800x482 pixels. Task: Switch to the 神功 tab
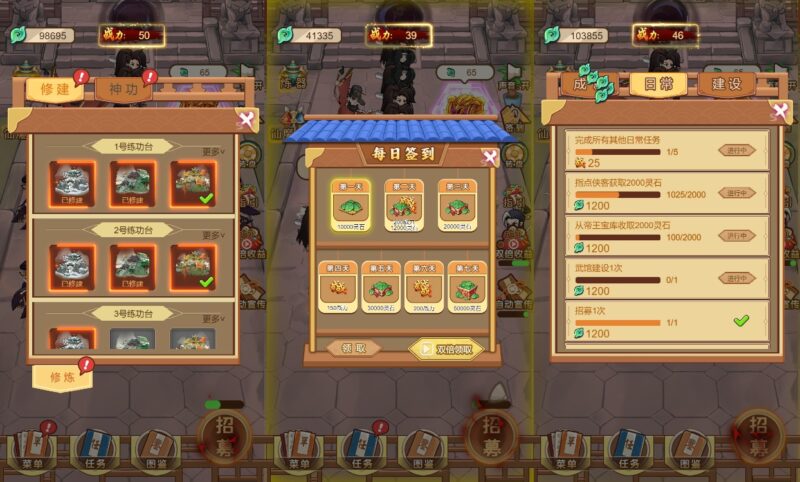point(124,88)
